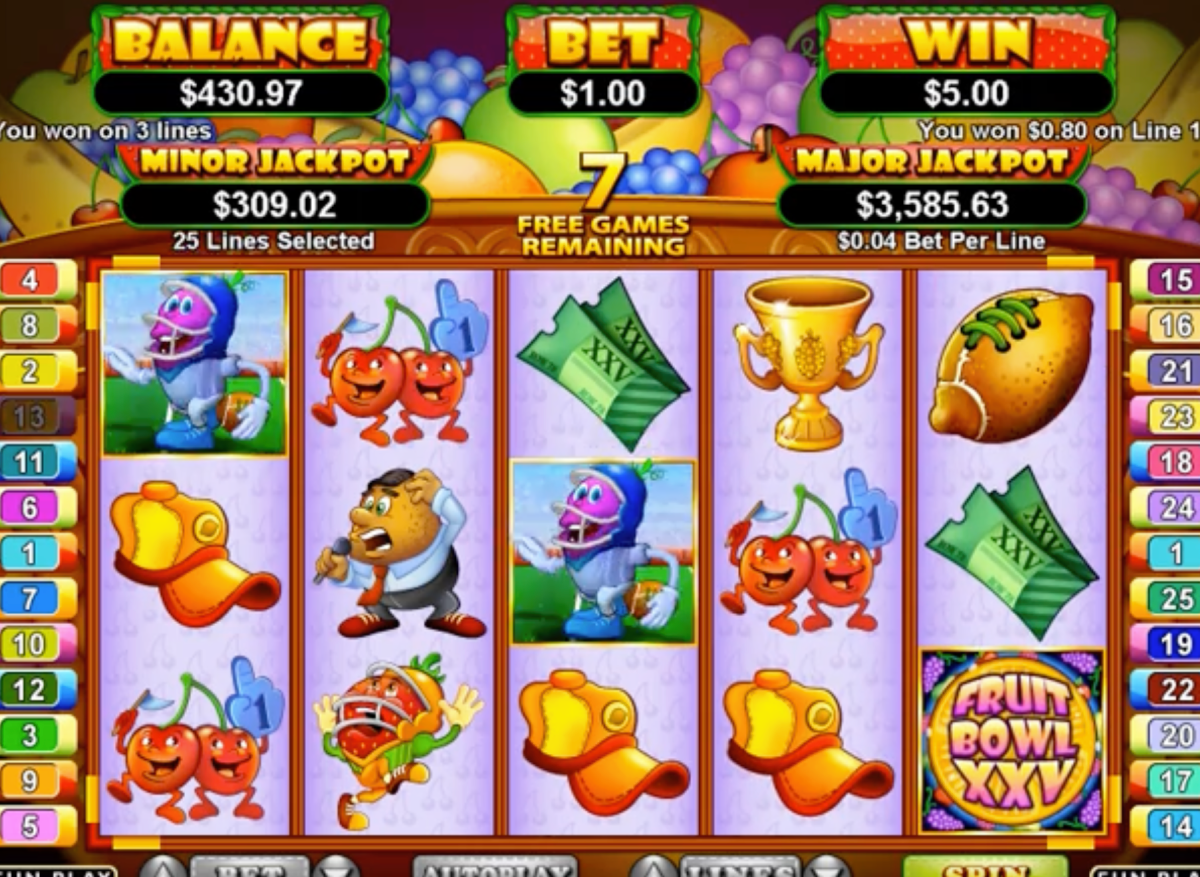The height and width of the screenshot is (877, 1200).
Task: Select payline 25 marker
Action: coord(1166,598)
